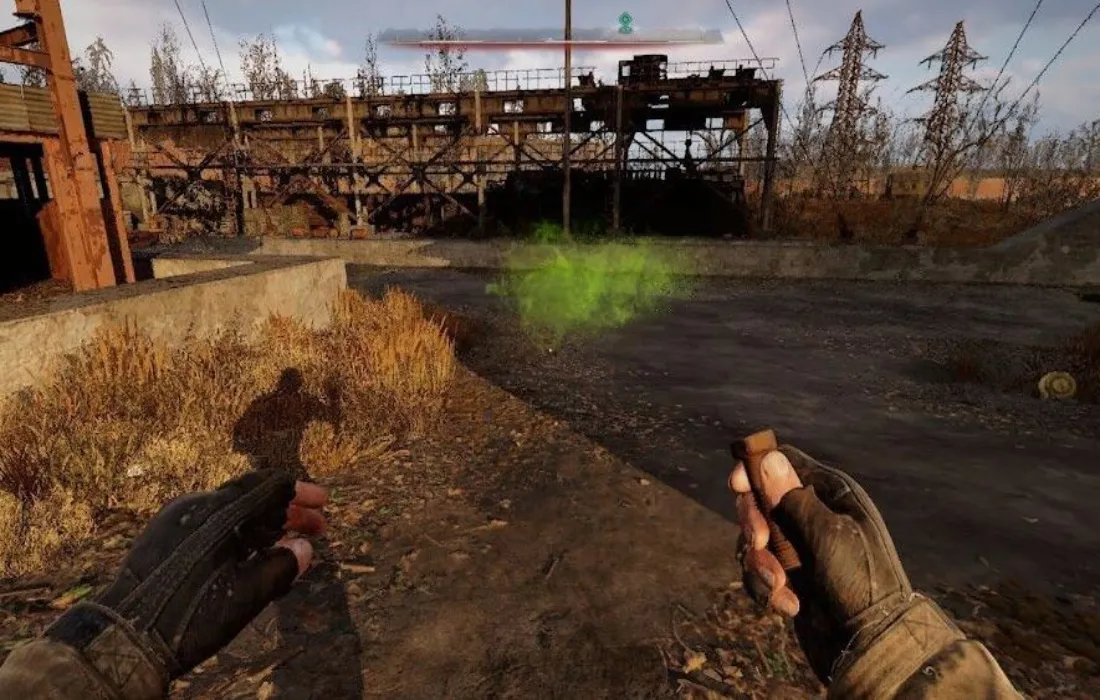The width and height of the screenshot is (1100, 700).
Task: Click the green objective marker on the compass
Action: [x=626, y=22]
